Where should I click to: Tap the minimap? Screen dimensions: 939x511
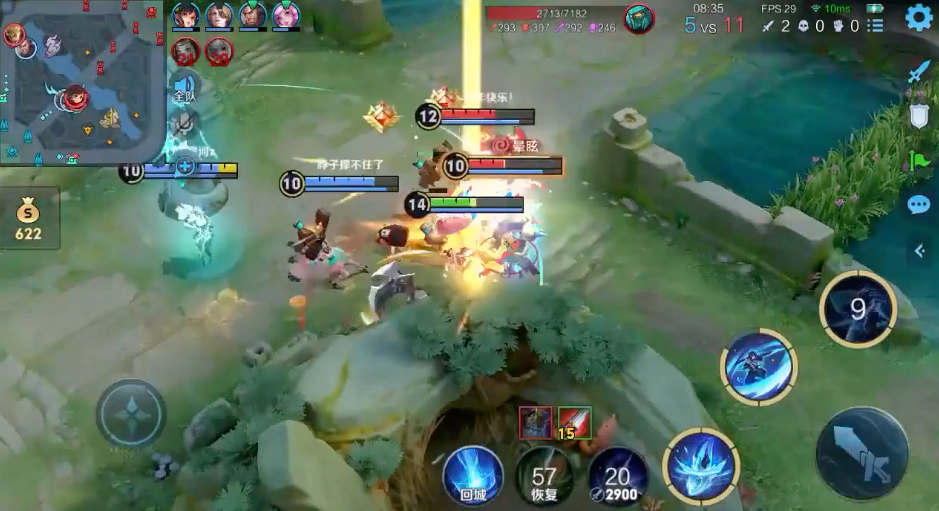click(x=82, y=82)
